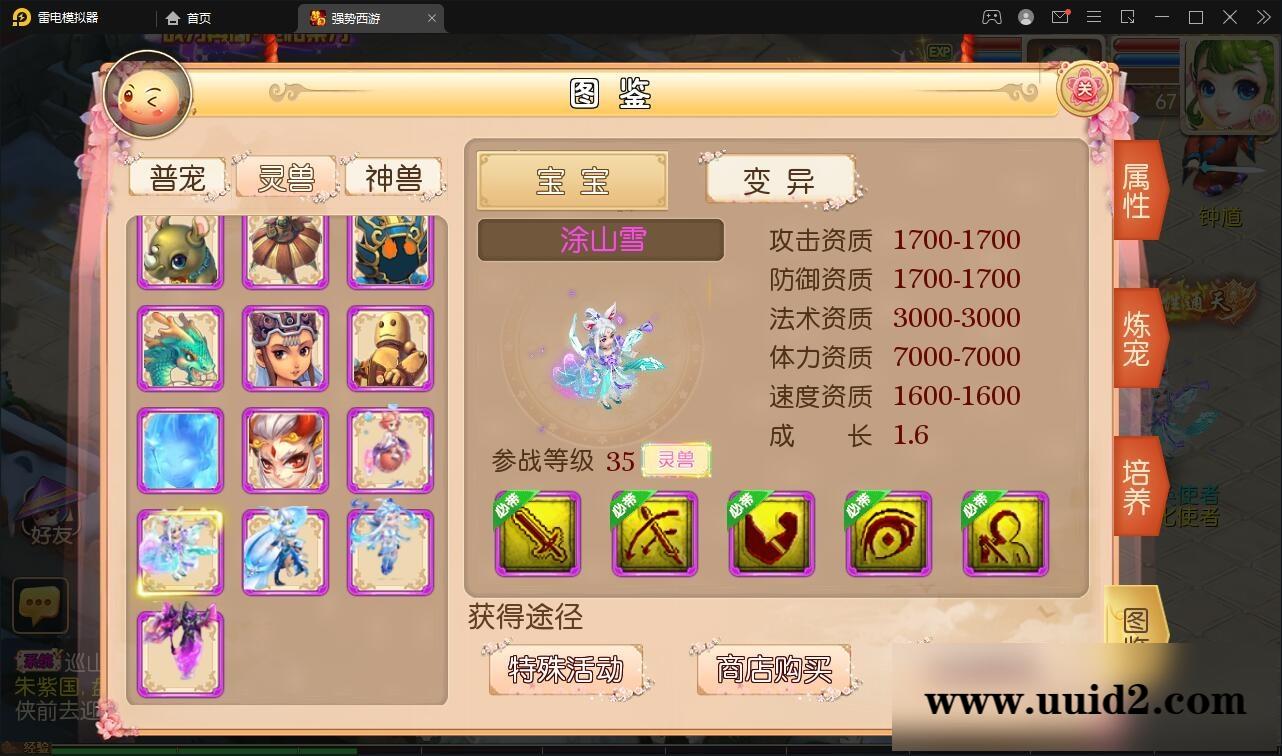1282x756 pixels.
Task: Open the 炼宠 panel on the right
Action: pos(1137,335)
